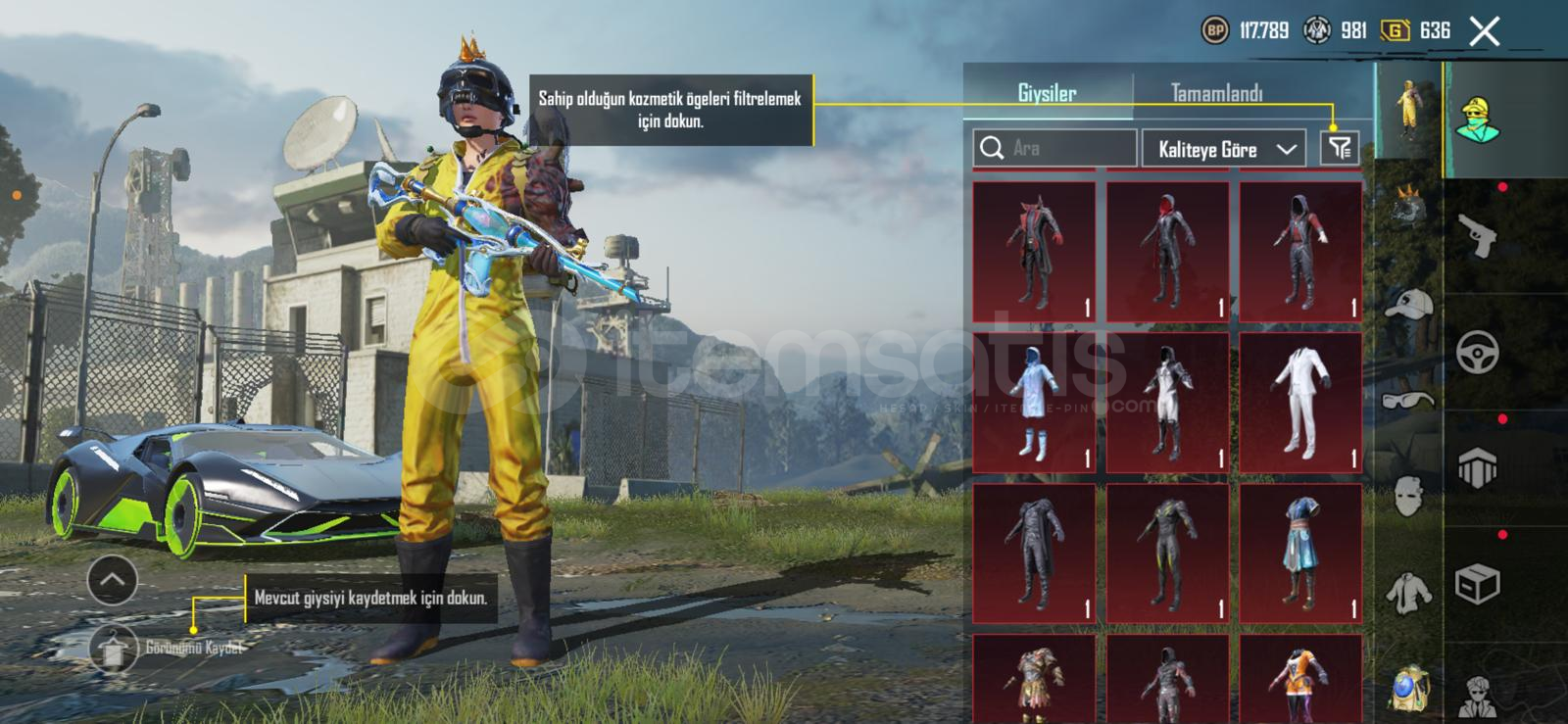The image size is (1568, 724).
Task: Click the Ara search field
Action: point(1054,148)
